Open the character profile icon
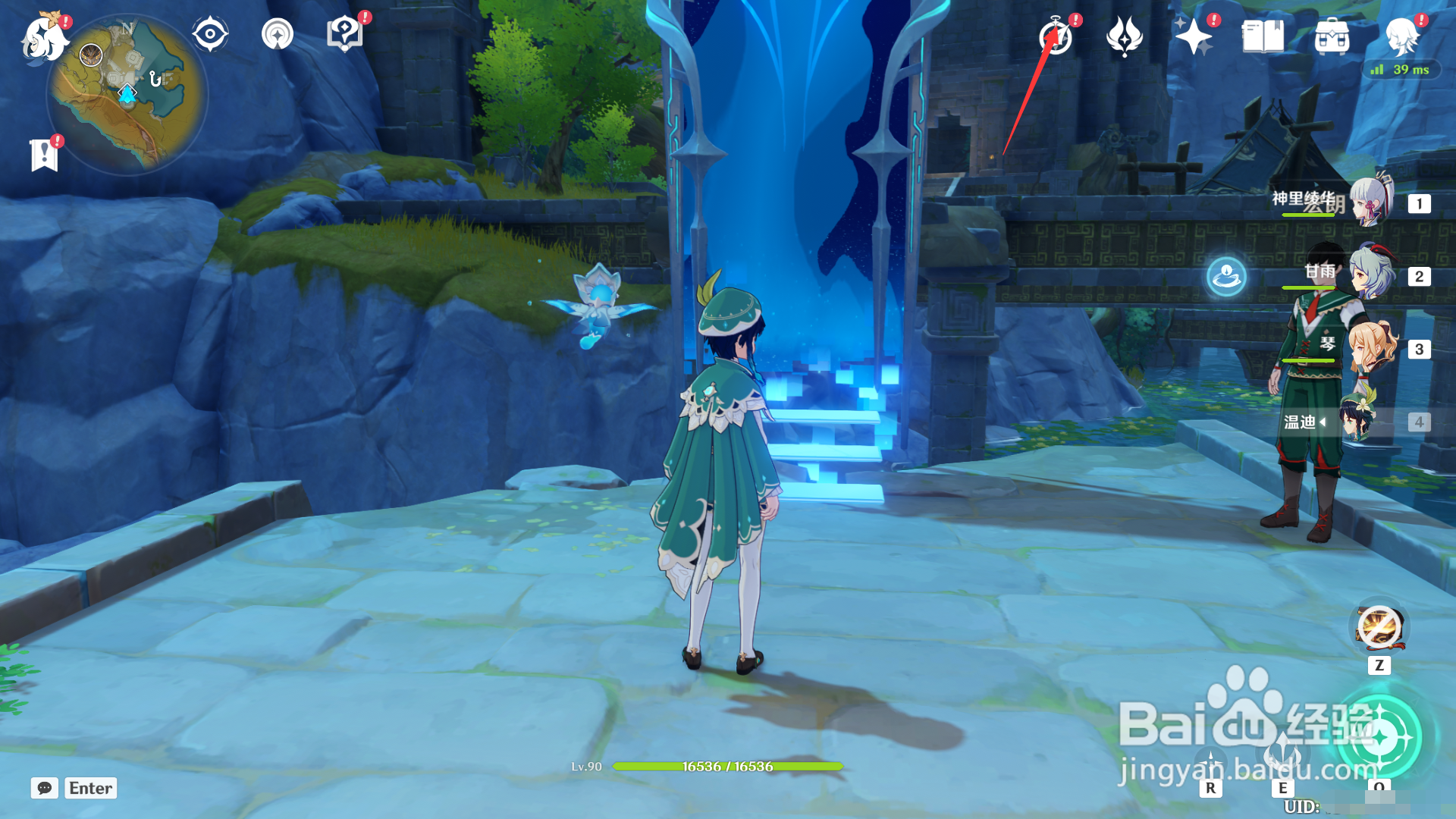The image size is (1456, 819). [1401, 36]
